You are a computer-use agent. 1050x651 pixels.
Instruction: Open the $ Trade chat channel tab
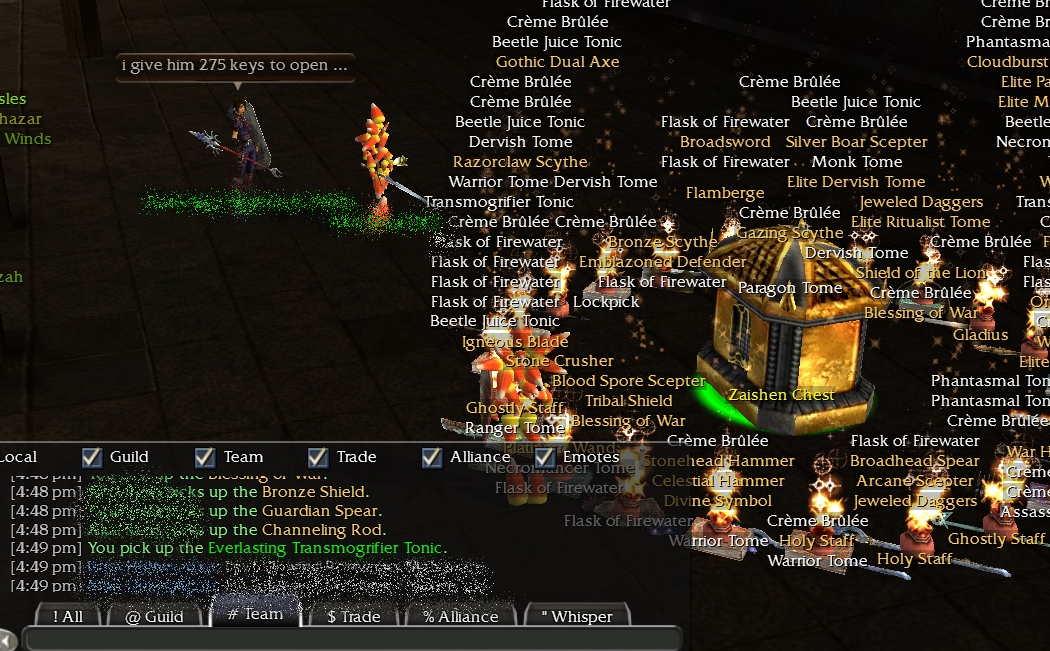[x=353, y=616]
